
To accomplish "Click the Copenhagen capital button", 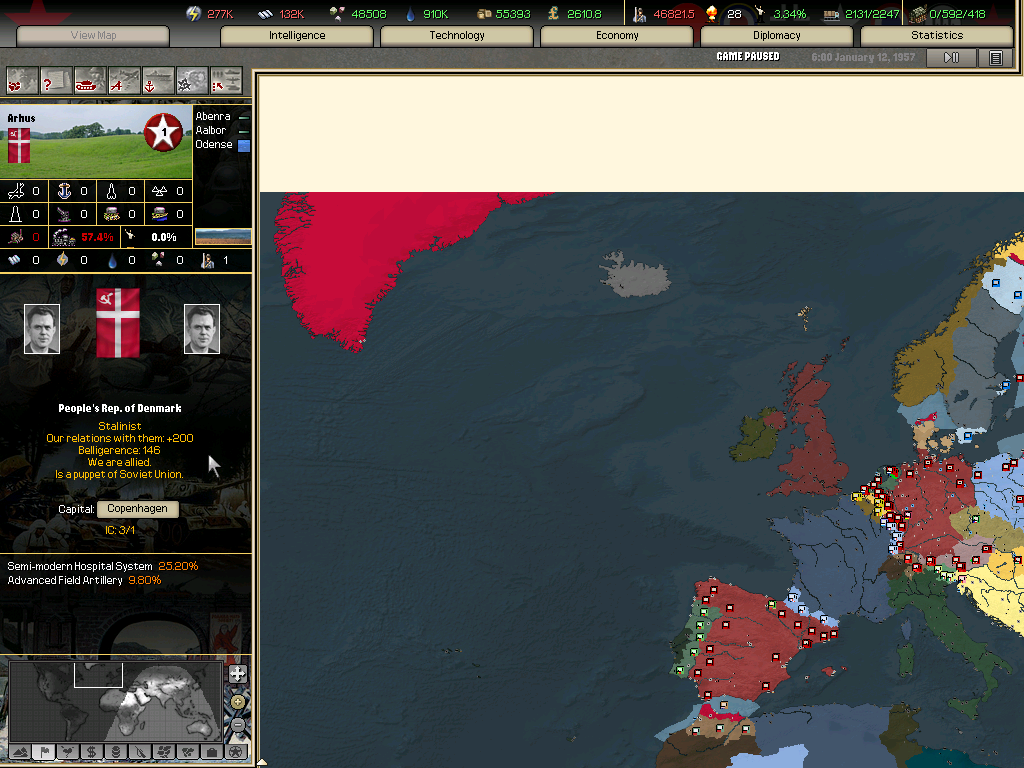I will point(138,509).
